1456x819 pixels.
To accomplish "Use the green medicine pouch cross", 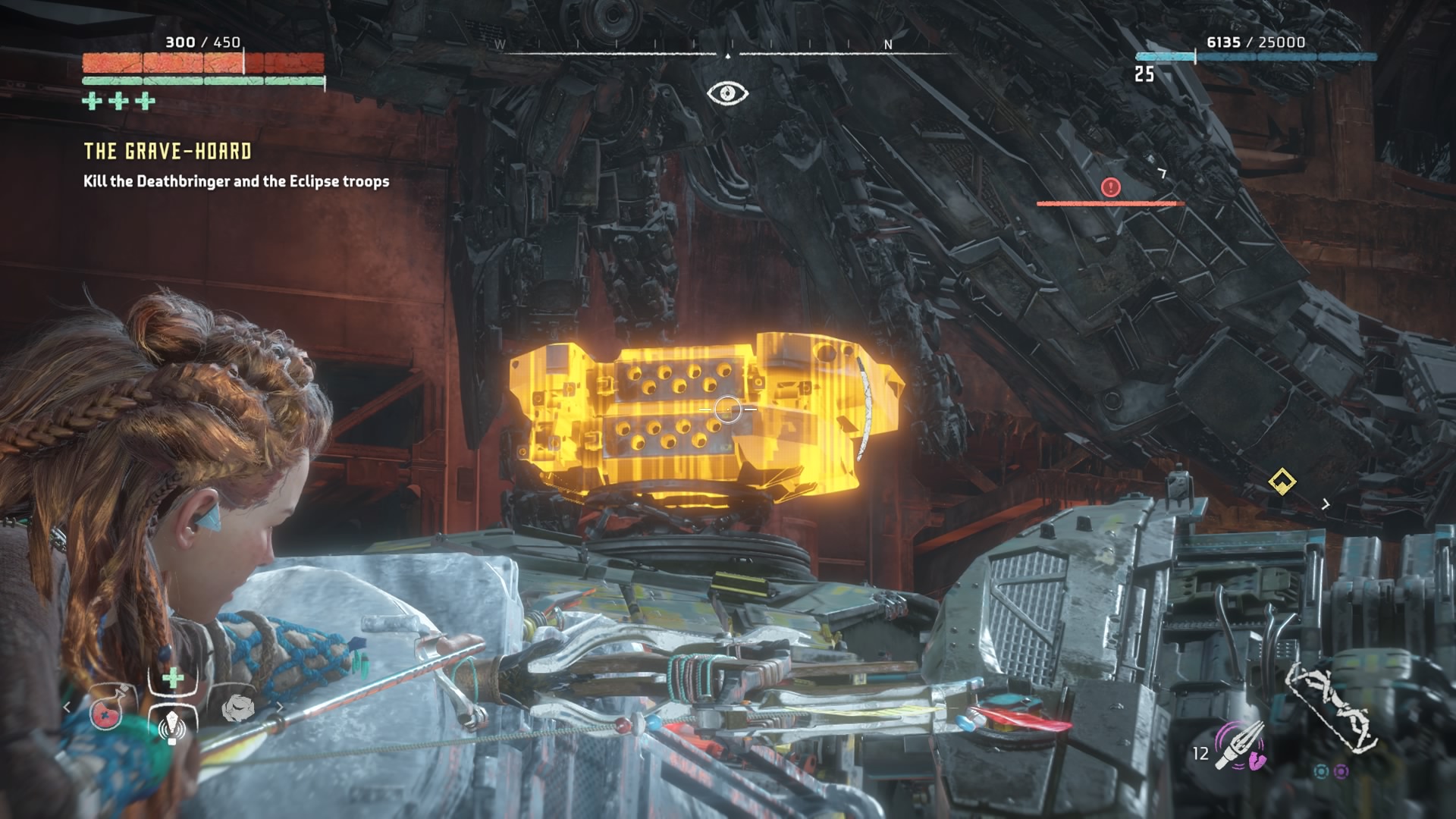I will click(x=173, y=678).
